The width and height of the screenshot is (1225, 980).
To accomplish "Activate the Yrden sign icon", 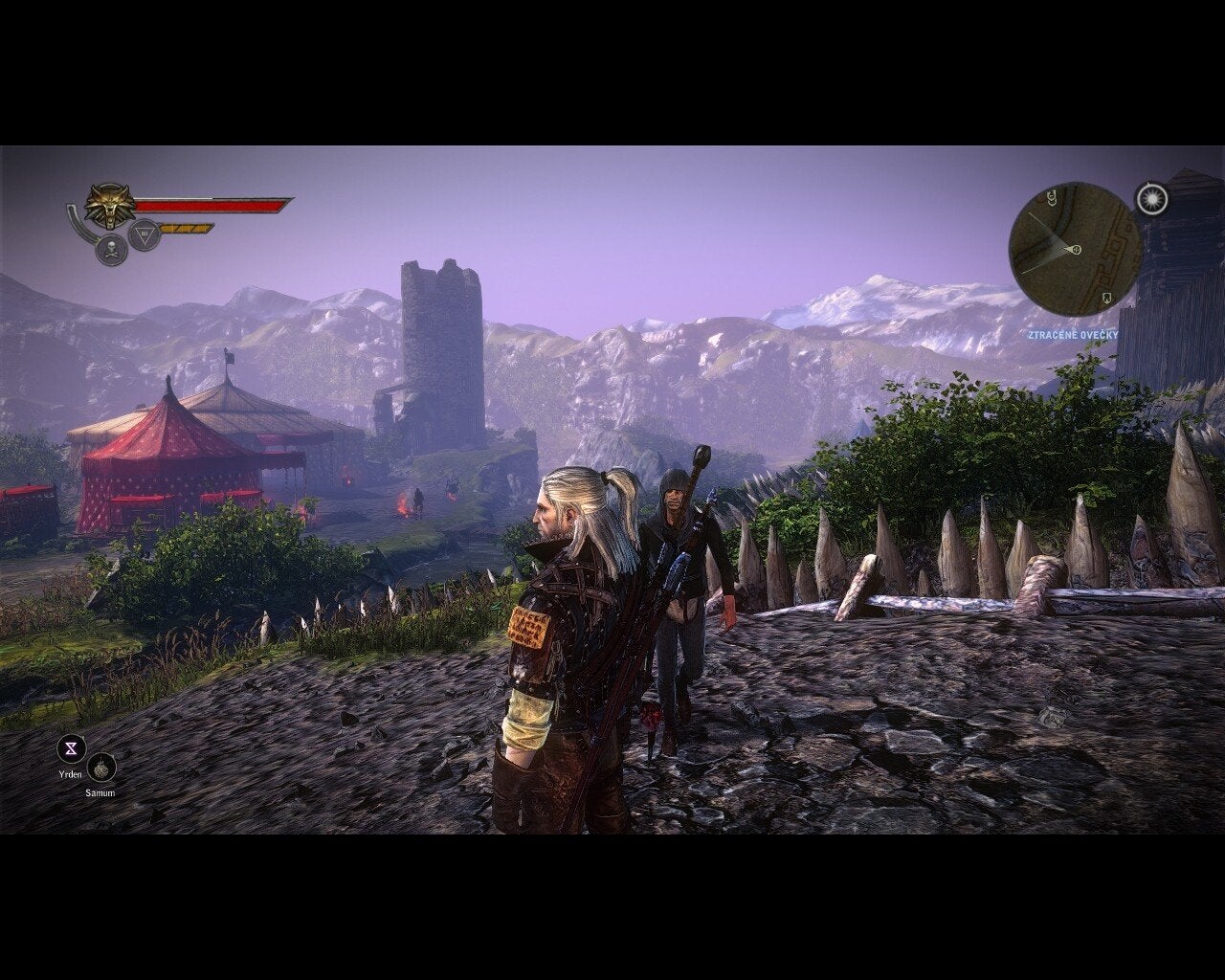I will [x=72, y=748].
